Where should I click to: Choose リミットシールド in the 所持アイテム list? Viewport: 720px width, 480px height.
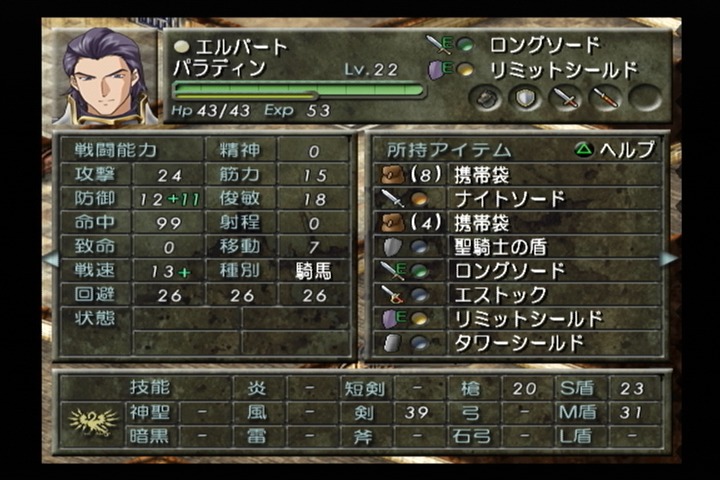[x=518, y=318]
